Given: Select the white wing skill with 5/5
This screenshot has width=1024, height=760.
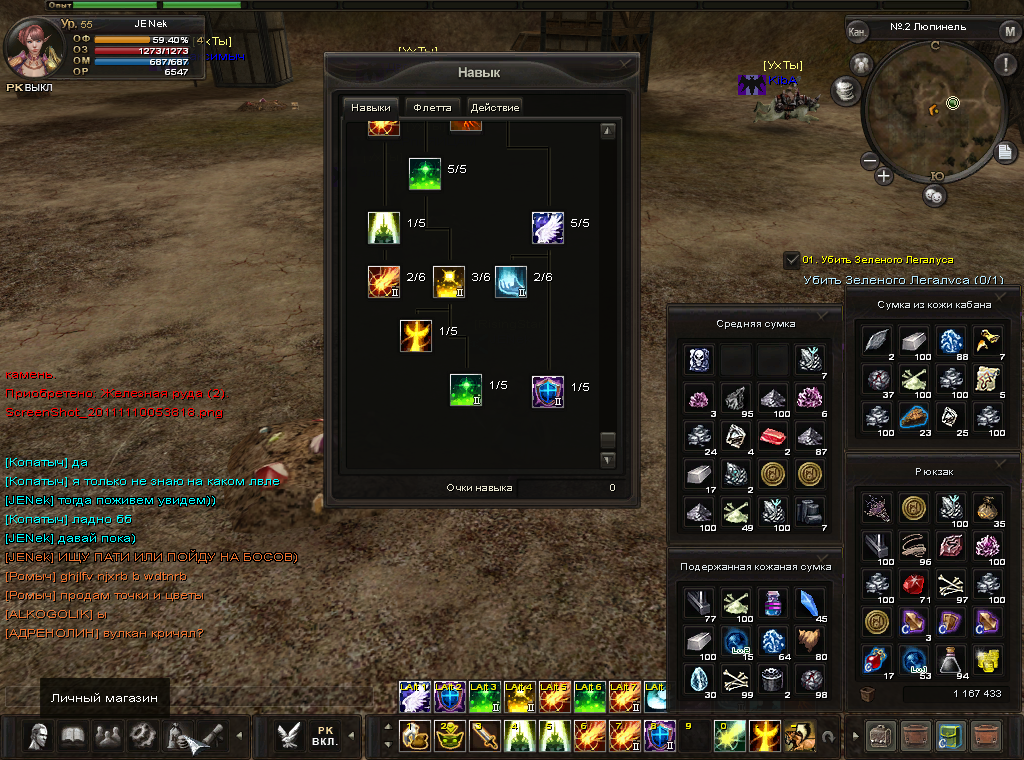Looking at the screenshot, I should click(547, 228).
